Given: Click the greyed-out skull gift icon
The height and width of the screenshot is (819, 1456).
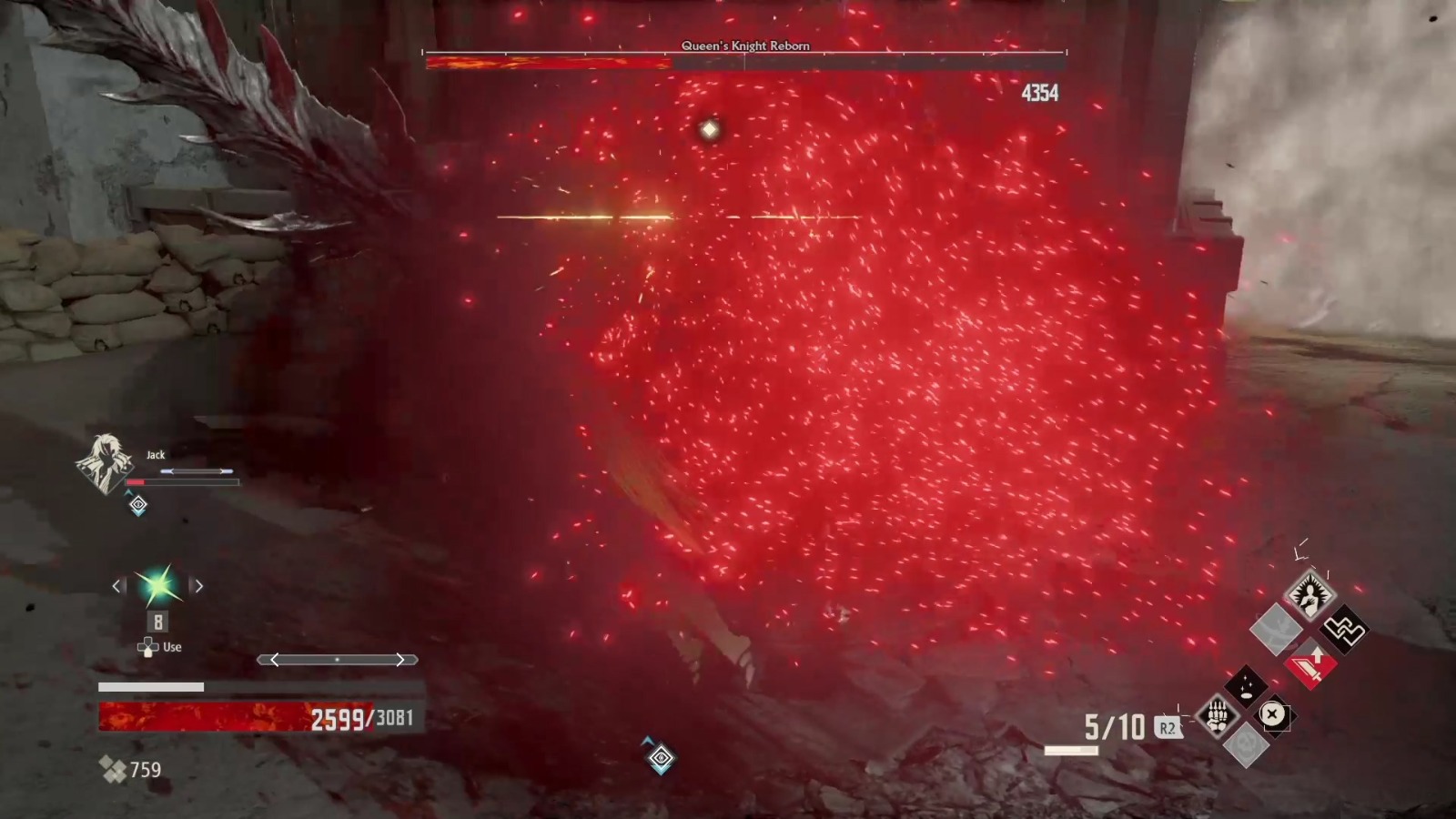Looking at the screenshot, I should coord(1246,746).
